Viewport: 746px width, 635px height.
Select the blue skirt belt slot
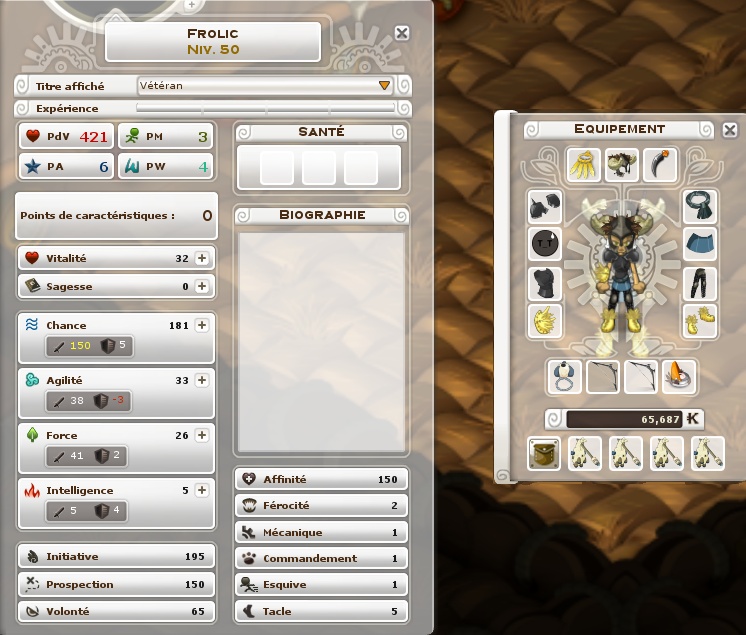tap(699, 245)
